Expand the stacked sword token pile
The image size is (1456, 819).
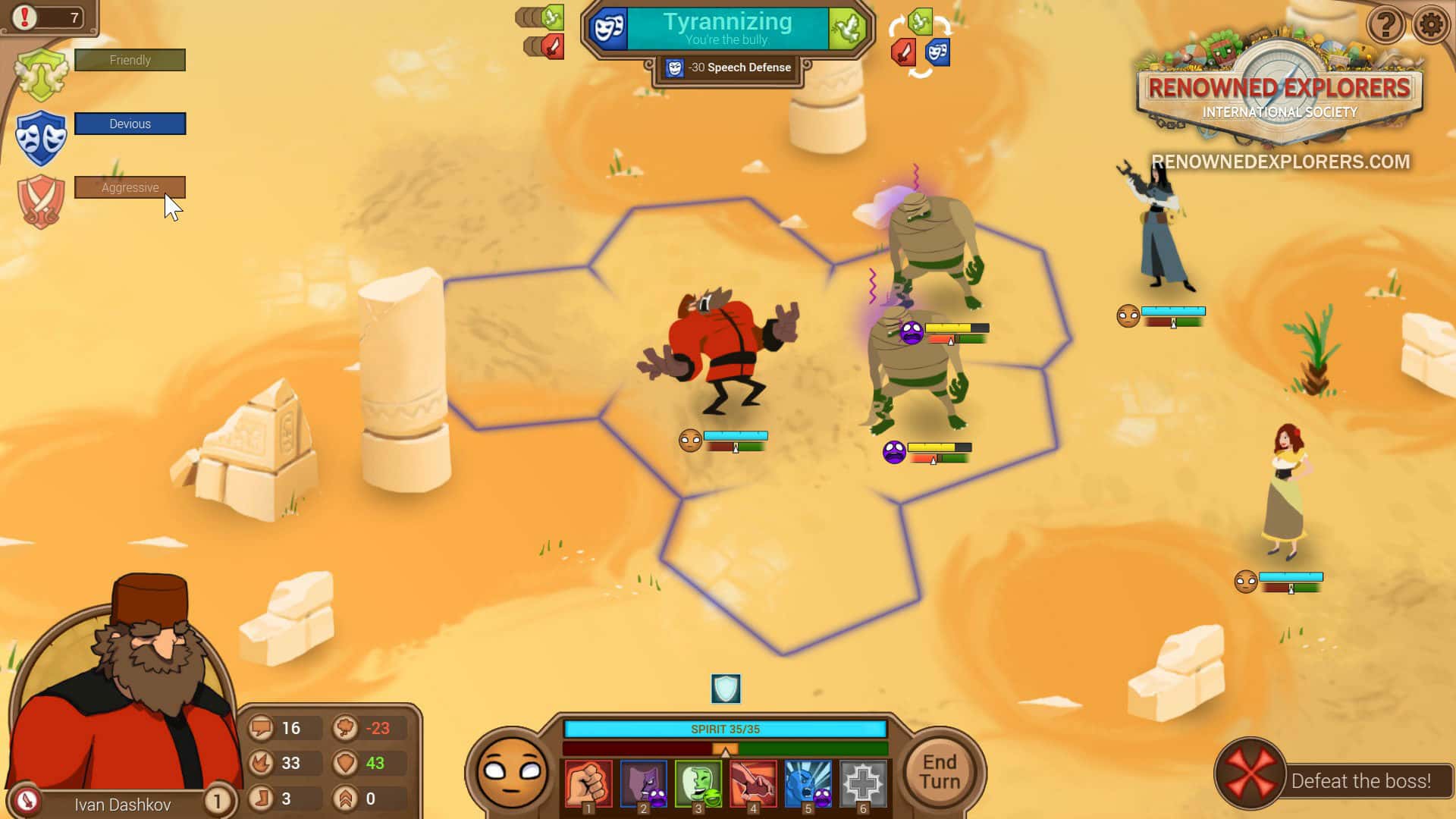pos(544,47)
